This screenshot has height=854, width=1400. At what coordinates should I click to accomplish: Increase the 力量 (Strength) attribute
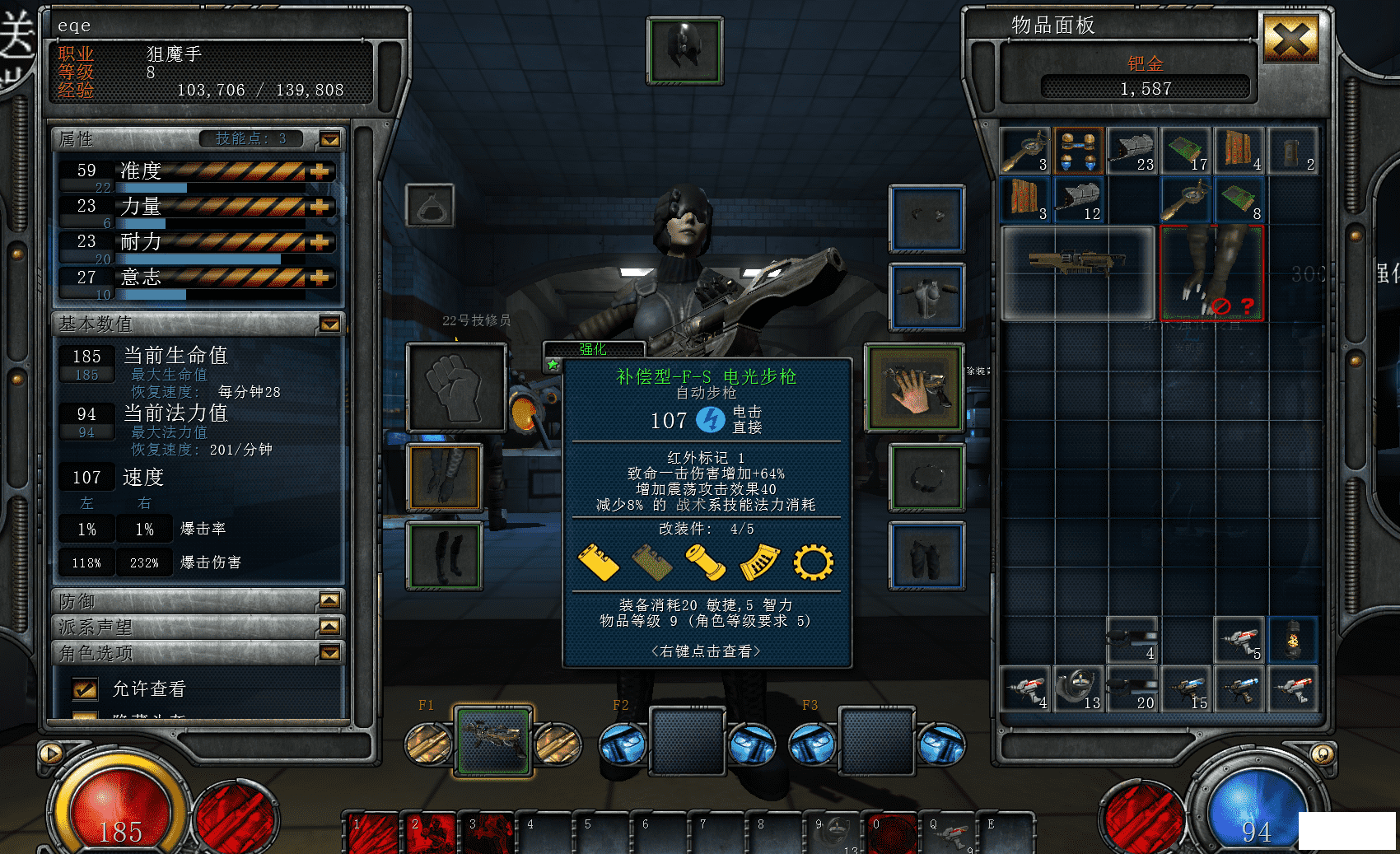(x=319, y=207)
